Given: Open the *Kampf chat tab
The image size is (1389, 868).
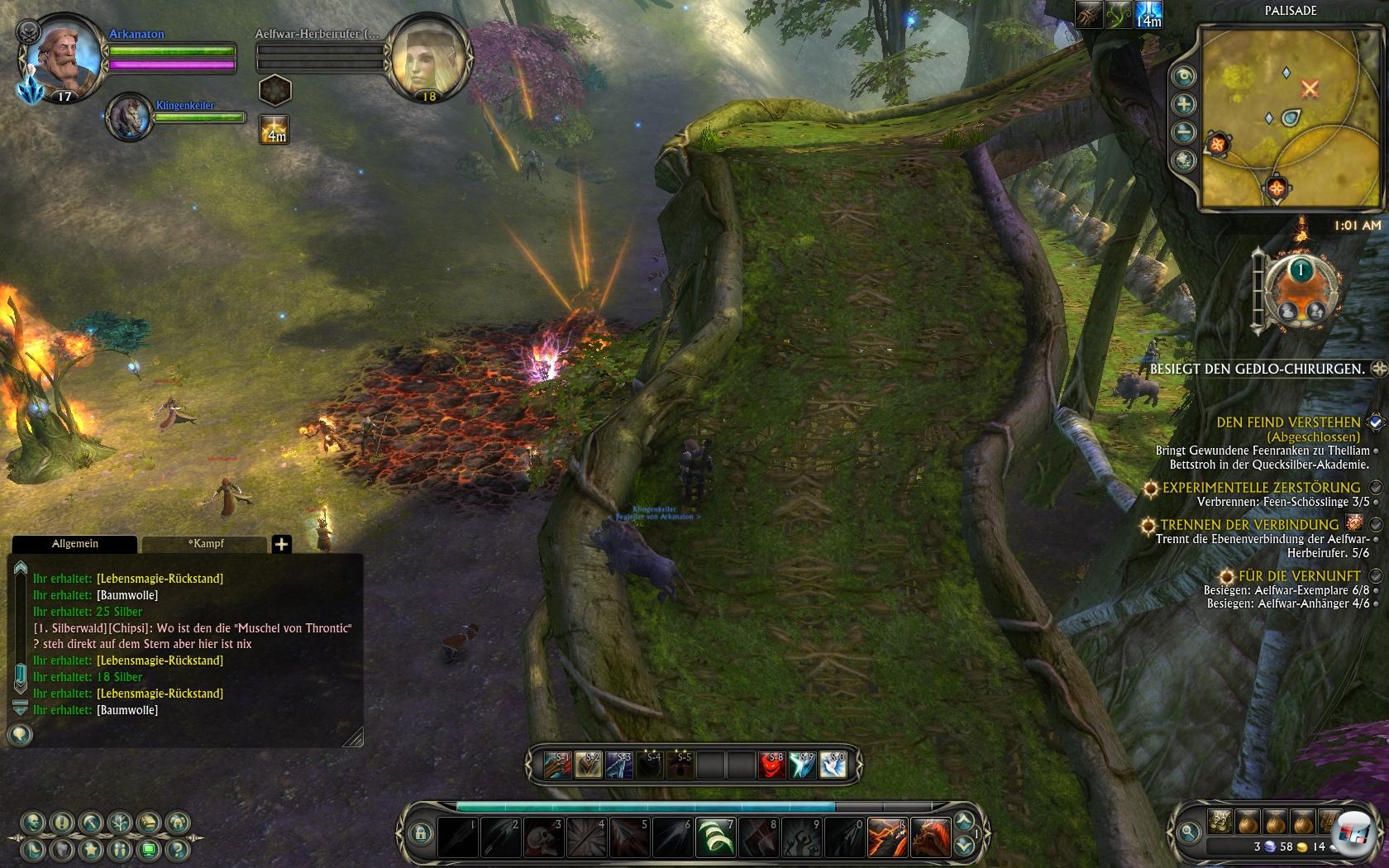Looking at the screenshot, I should (x=205, y=544).
